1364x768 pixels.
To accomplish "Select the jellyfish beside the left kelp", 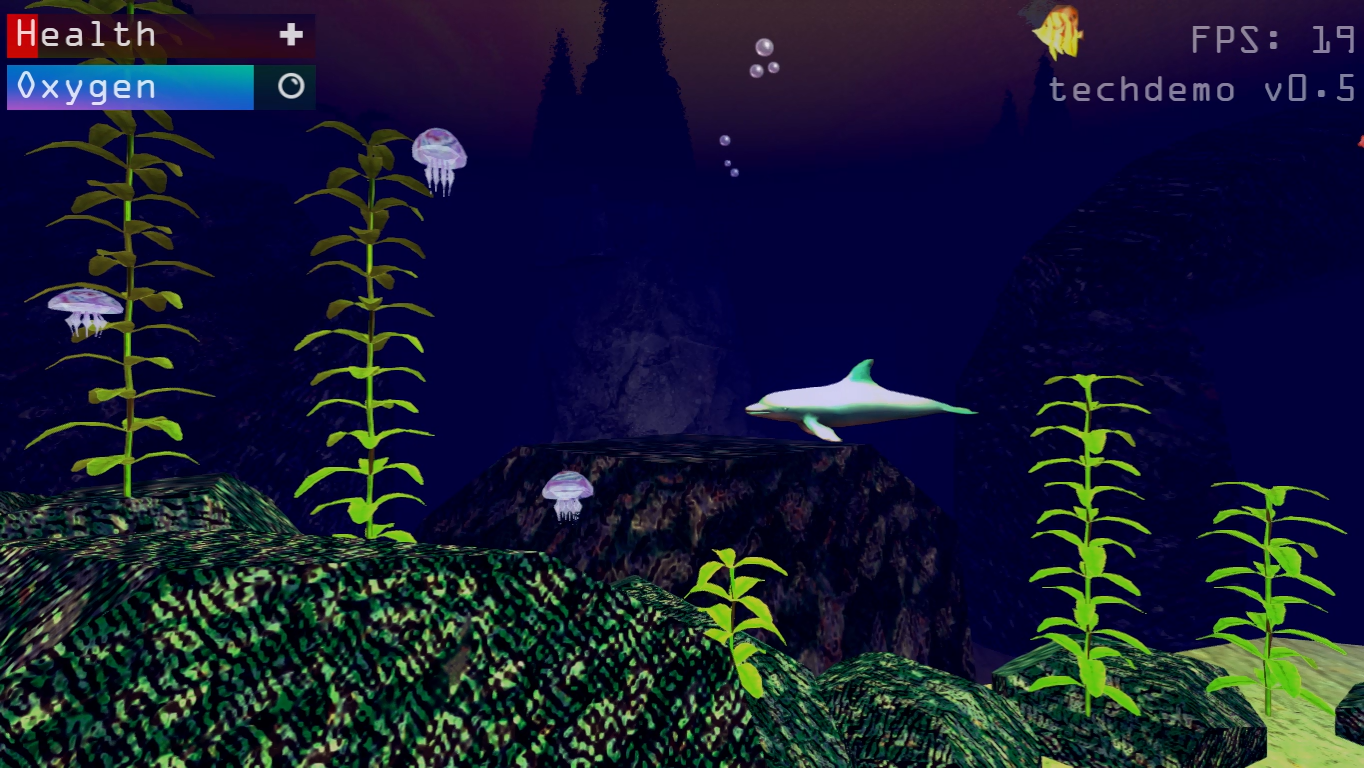I will [x=82, y=310].
